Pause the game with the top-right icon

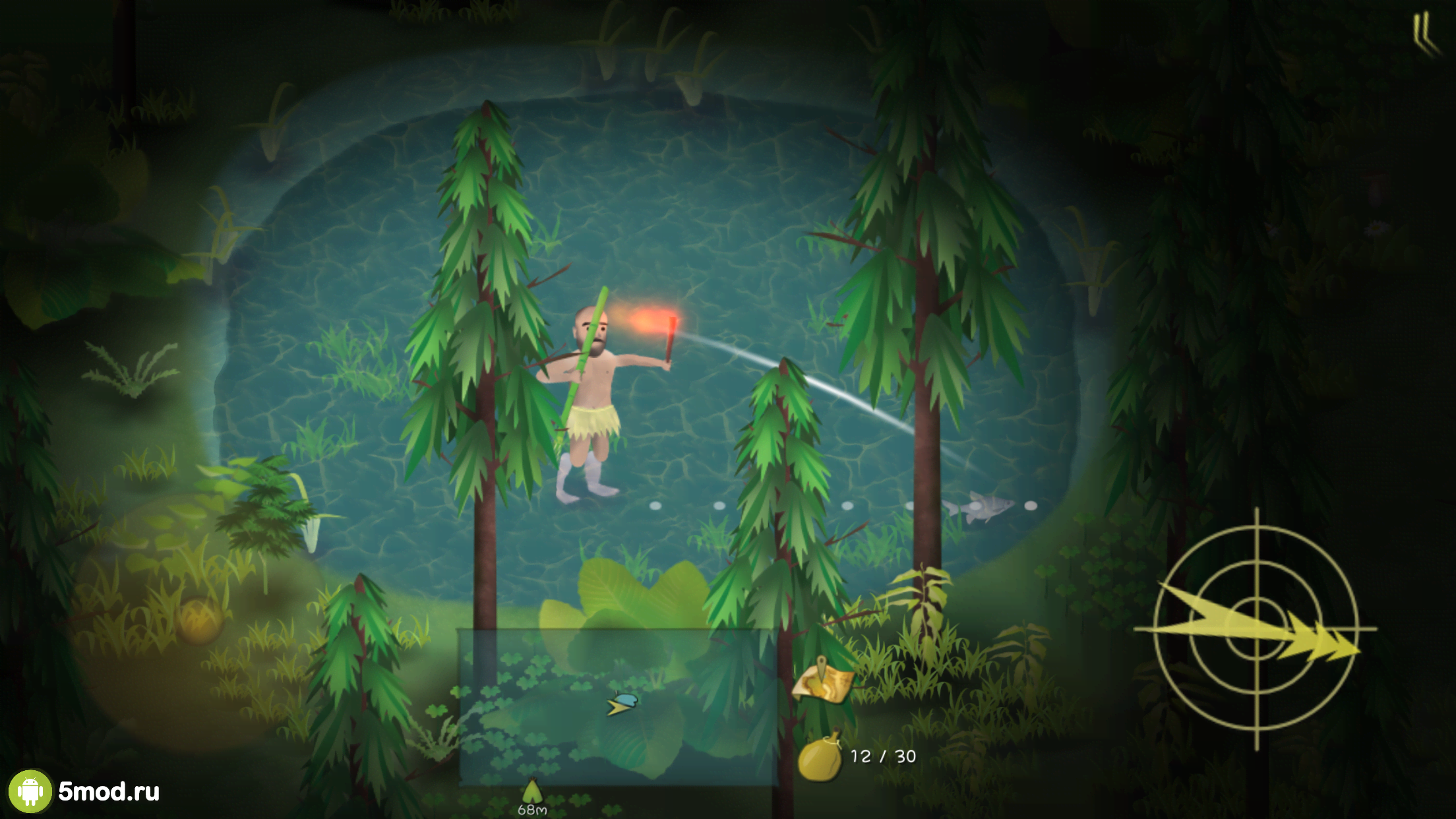click(x=1423, y=33)
